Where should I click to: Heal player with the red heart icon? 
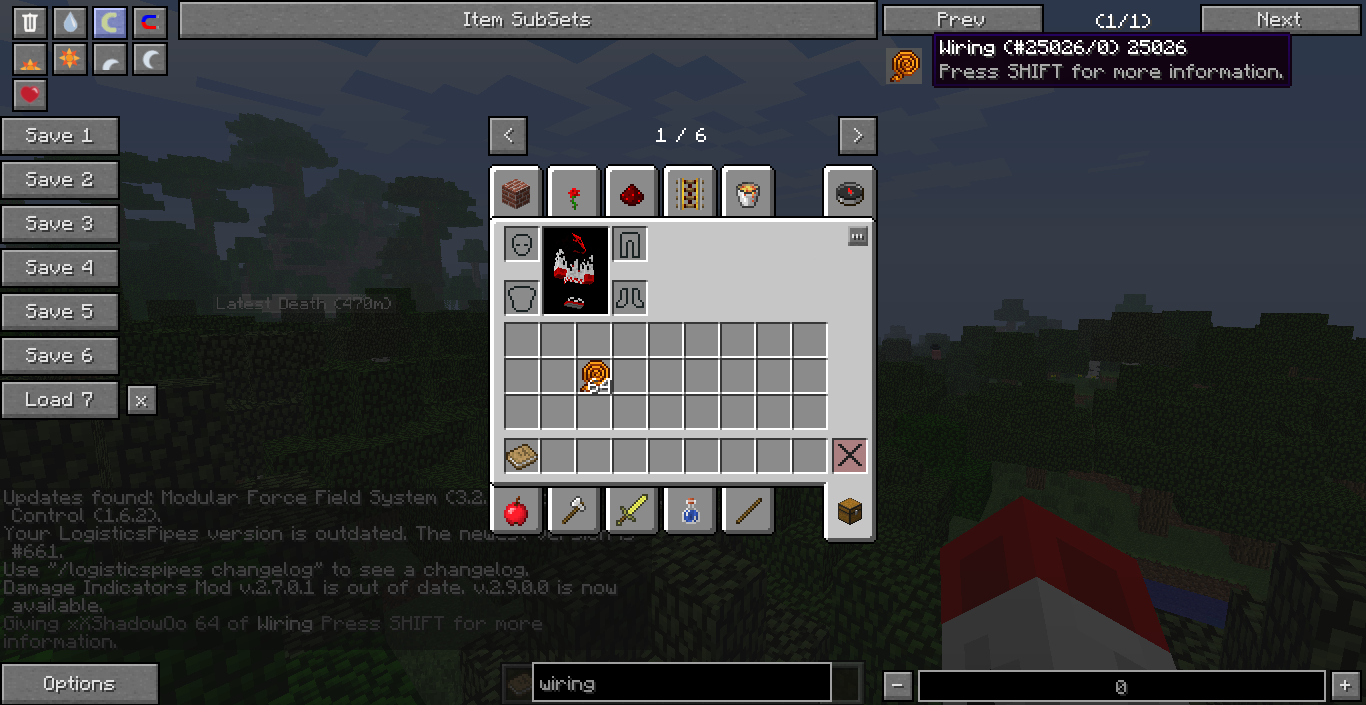coord(30,95)
